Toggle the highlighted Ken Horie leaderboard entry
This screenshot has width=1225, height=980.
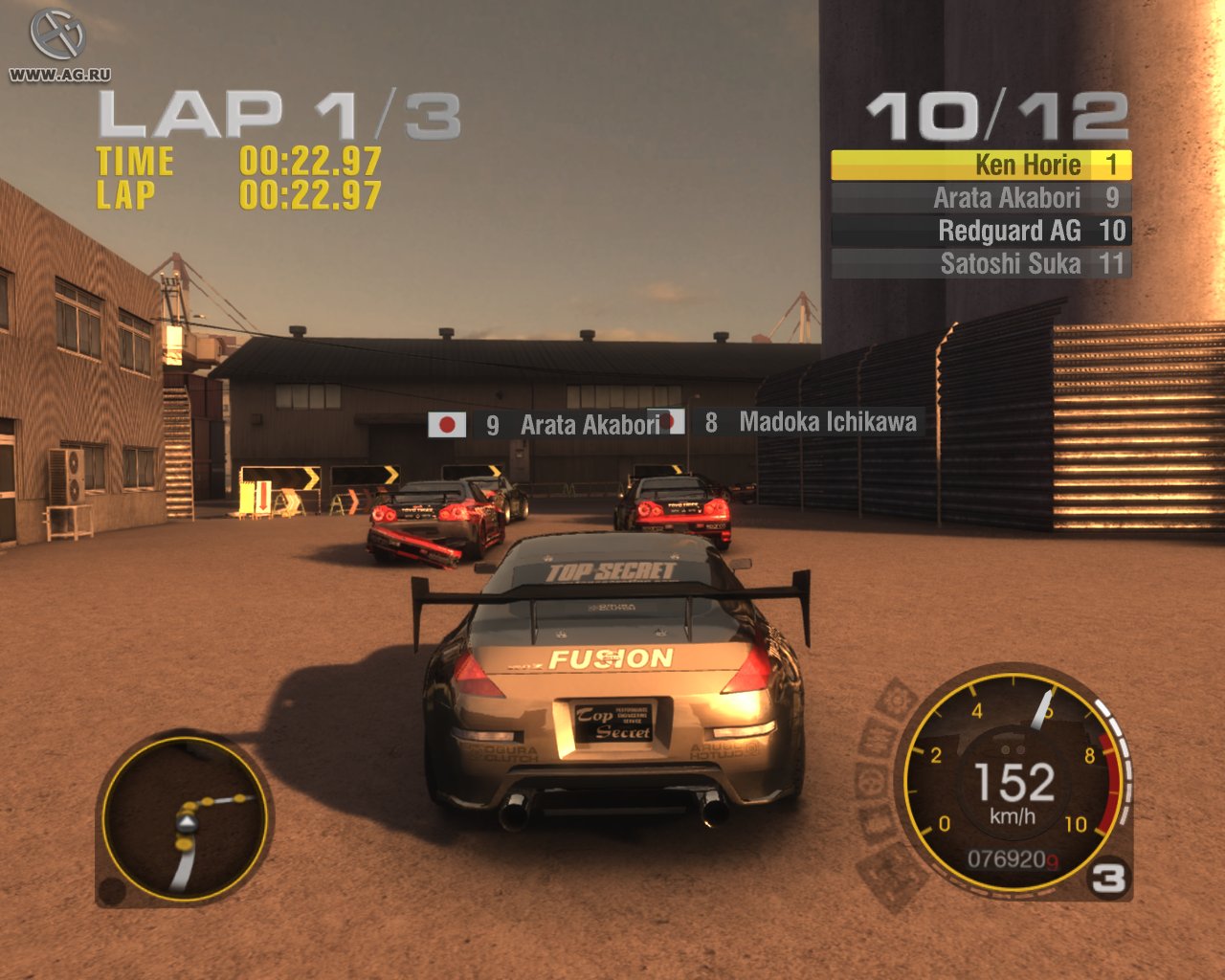(981, 165)
